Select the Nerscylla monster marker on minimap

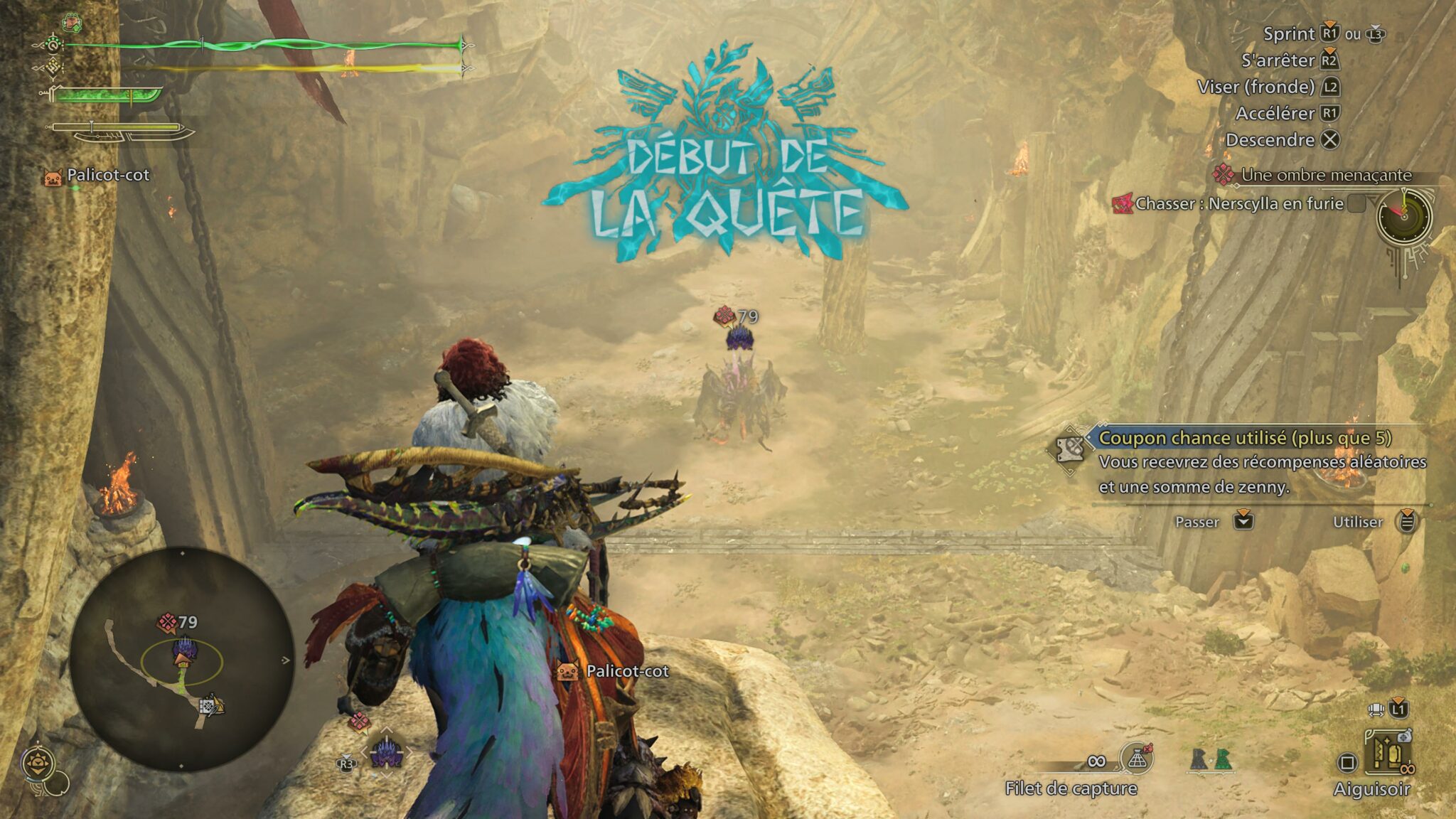tap(184, 648)
